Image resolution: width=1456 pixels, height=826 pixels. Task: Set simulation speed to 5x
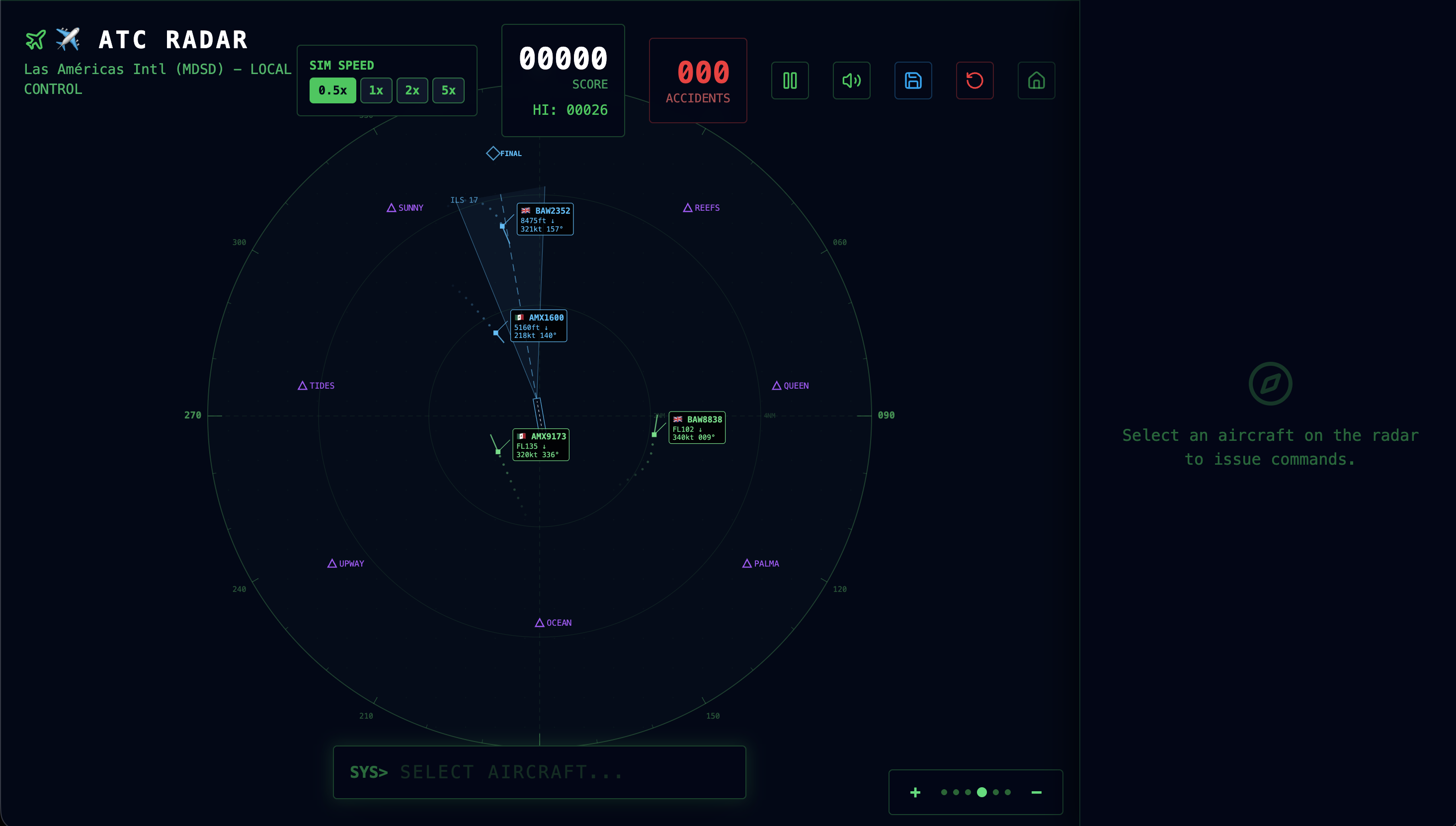tap(448, 89)
